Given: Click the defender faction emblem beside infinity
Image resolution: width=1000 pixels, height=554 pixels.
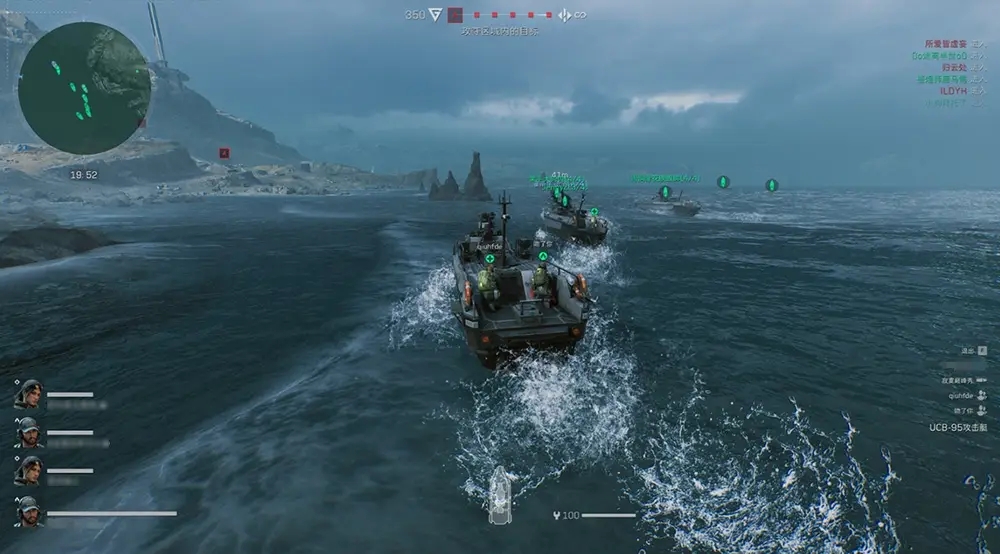Looking at the screenshot, I should click(564, 15).
